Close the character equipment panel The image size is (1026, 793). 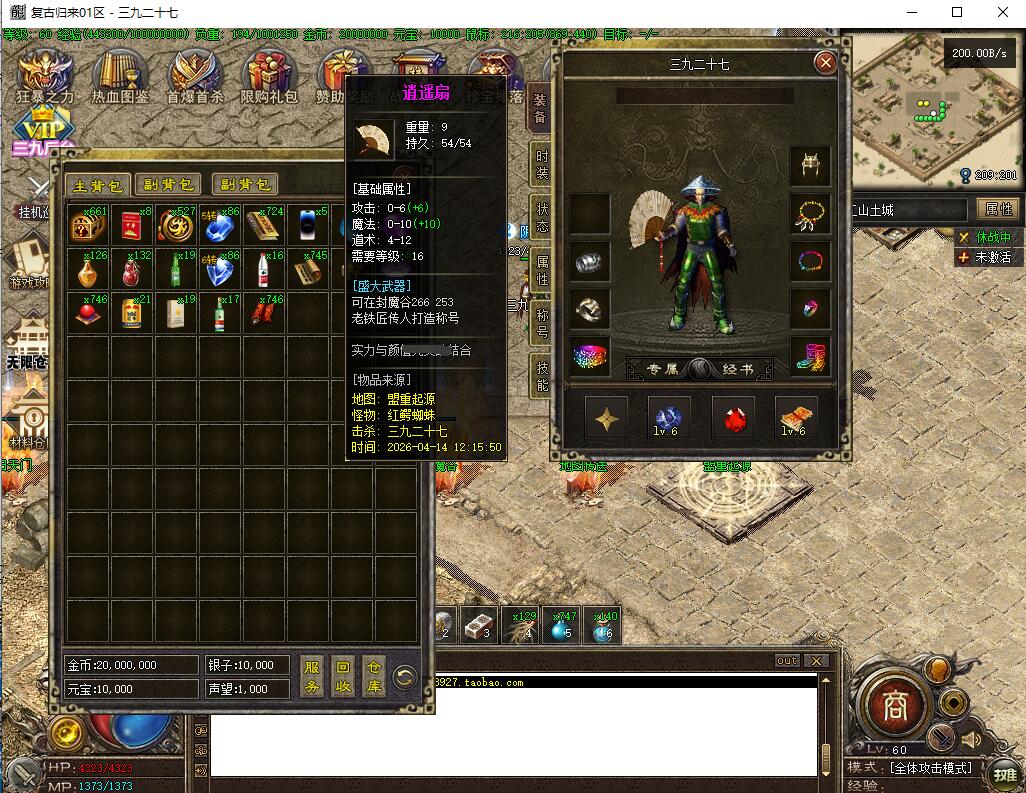click(x=825, y=63)
